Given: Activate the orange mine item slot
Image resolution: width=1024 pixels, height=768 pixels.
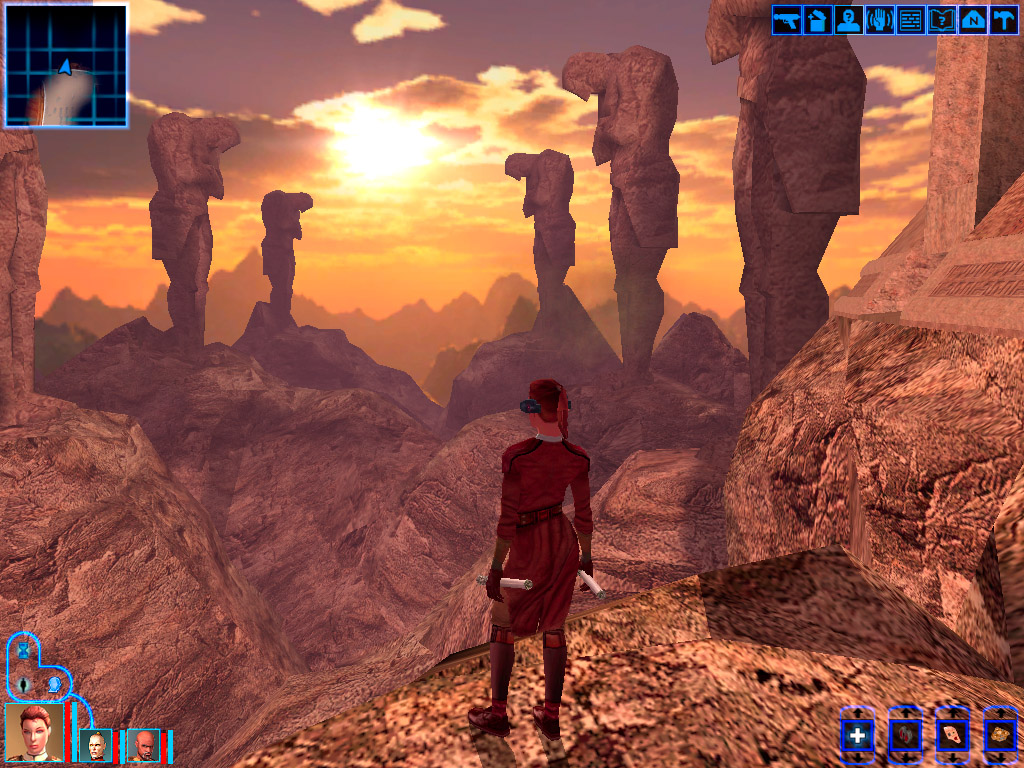Looking at the screenshot, I should click(1000, 737).
